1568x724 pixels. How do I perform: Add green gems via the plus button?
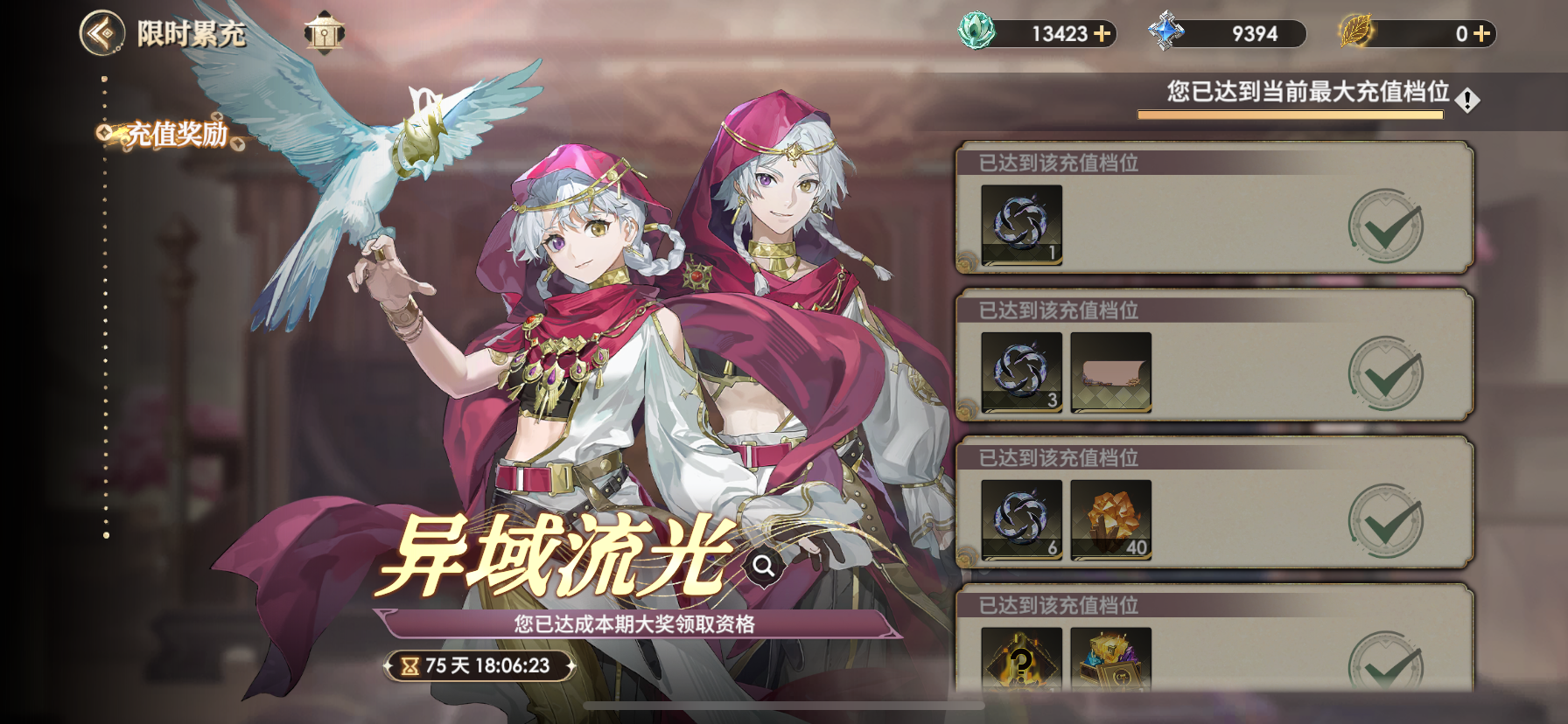(x=1101, y=33)
